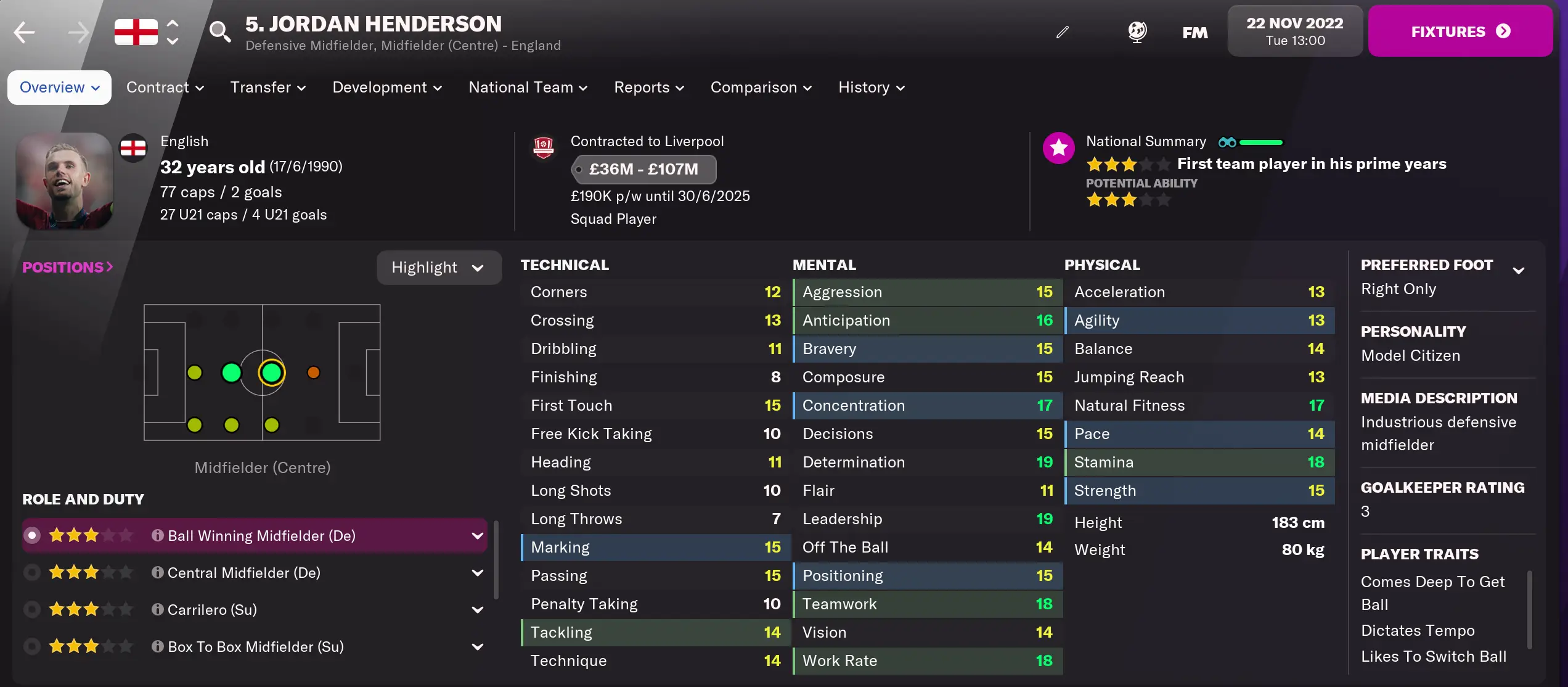The width and height of the screenshot is (1568, 687).
Task: Click the £36M - £107M transfer value field
Action: point(643,169)
